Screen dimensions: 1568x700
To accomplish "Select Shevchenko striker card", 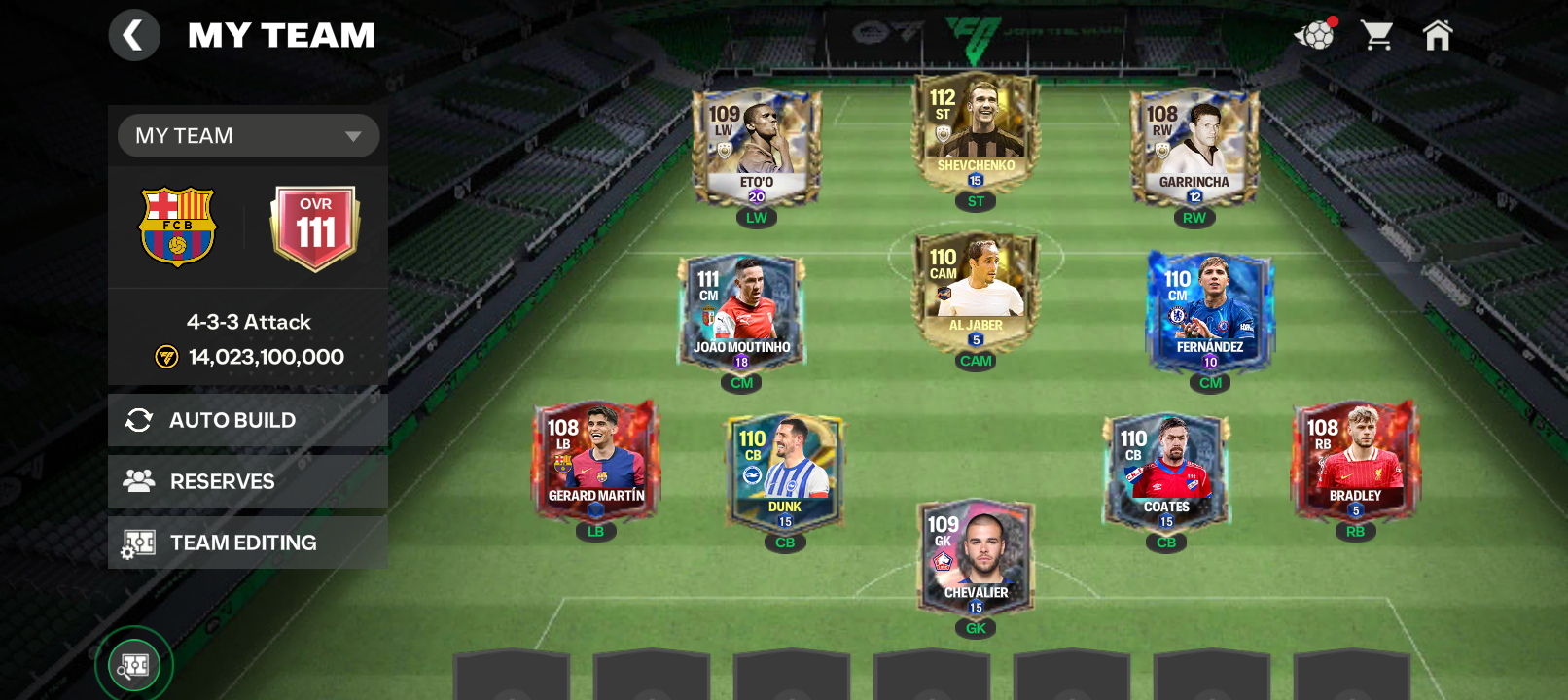I will click(x=976, y=131).
